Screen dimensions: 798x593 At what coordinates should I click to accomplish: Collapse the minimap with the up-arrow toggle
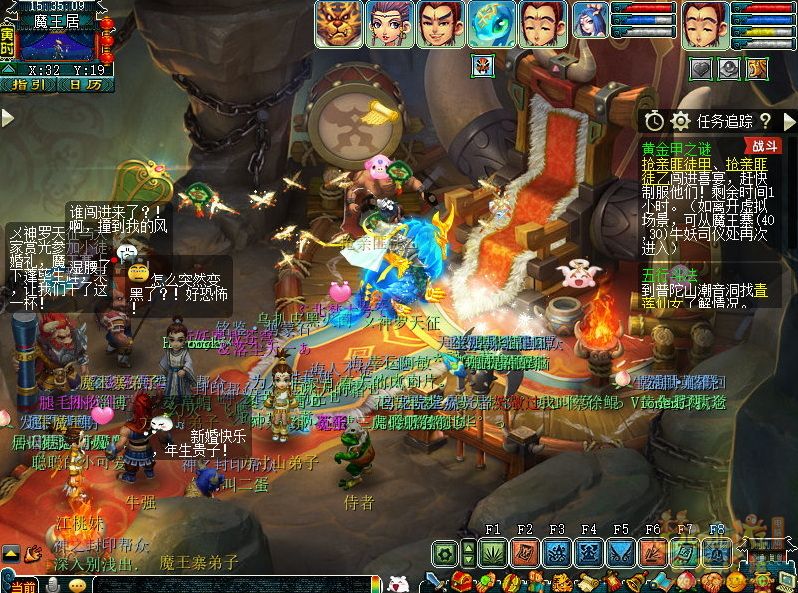tap(8, 68)
